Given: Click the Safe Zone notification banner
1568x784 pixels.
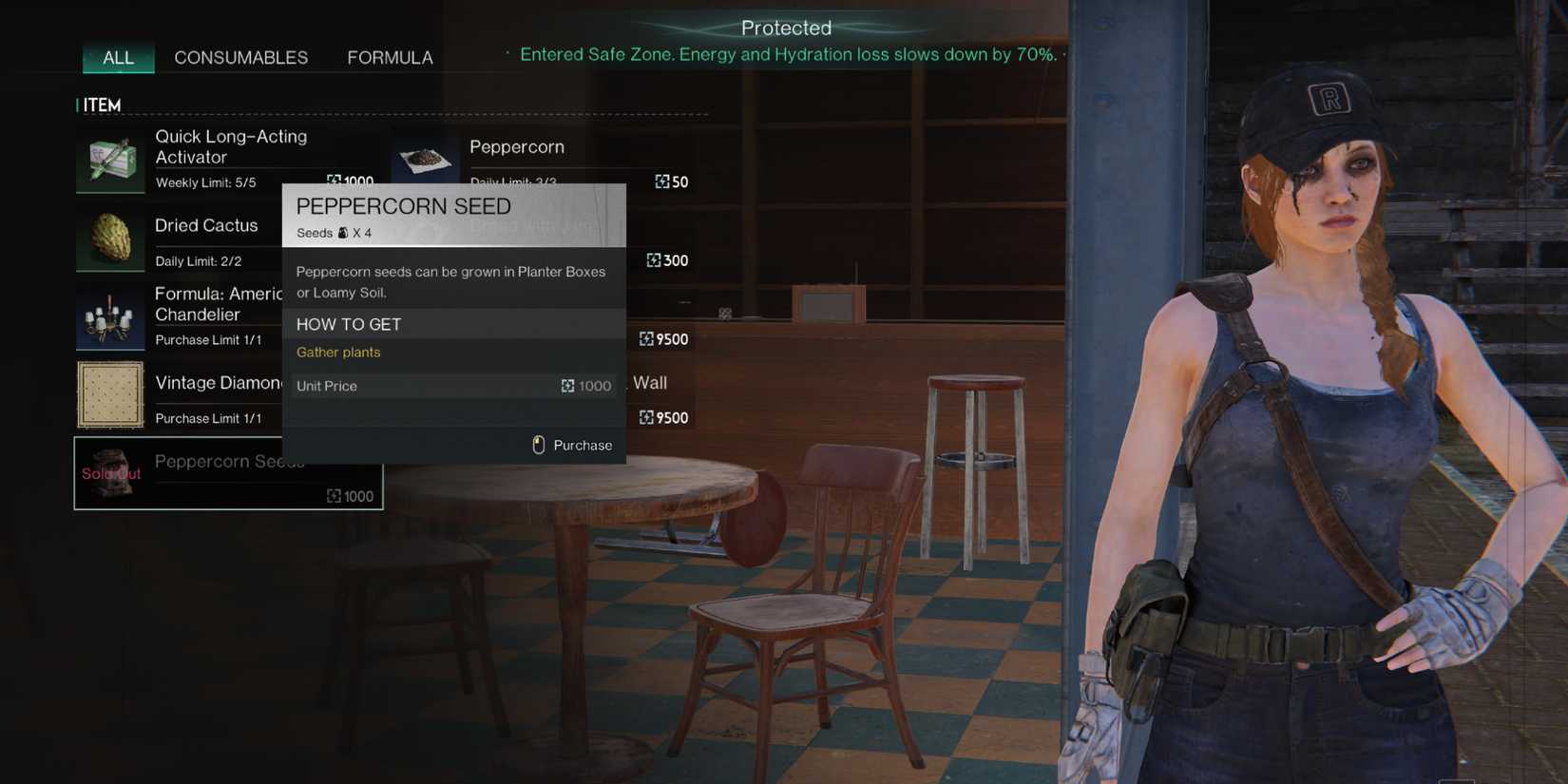Looking at the screenshot, I should click(787, 54).
